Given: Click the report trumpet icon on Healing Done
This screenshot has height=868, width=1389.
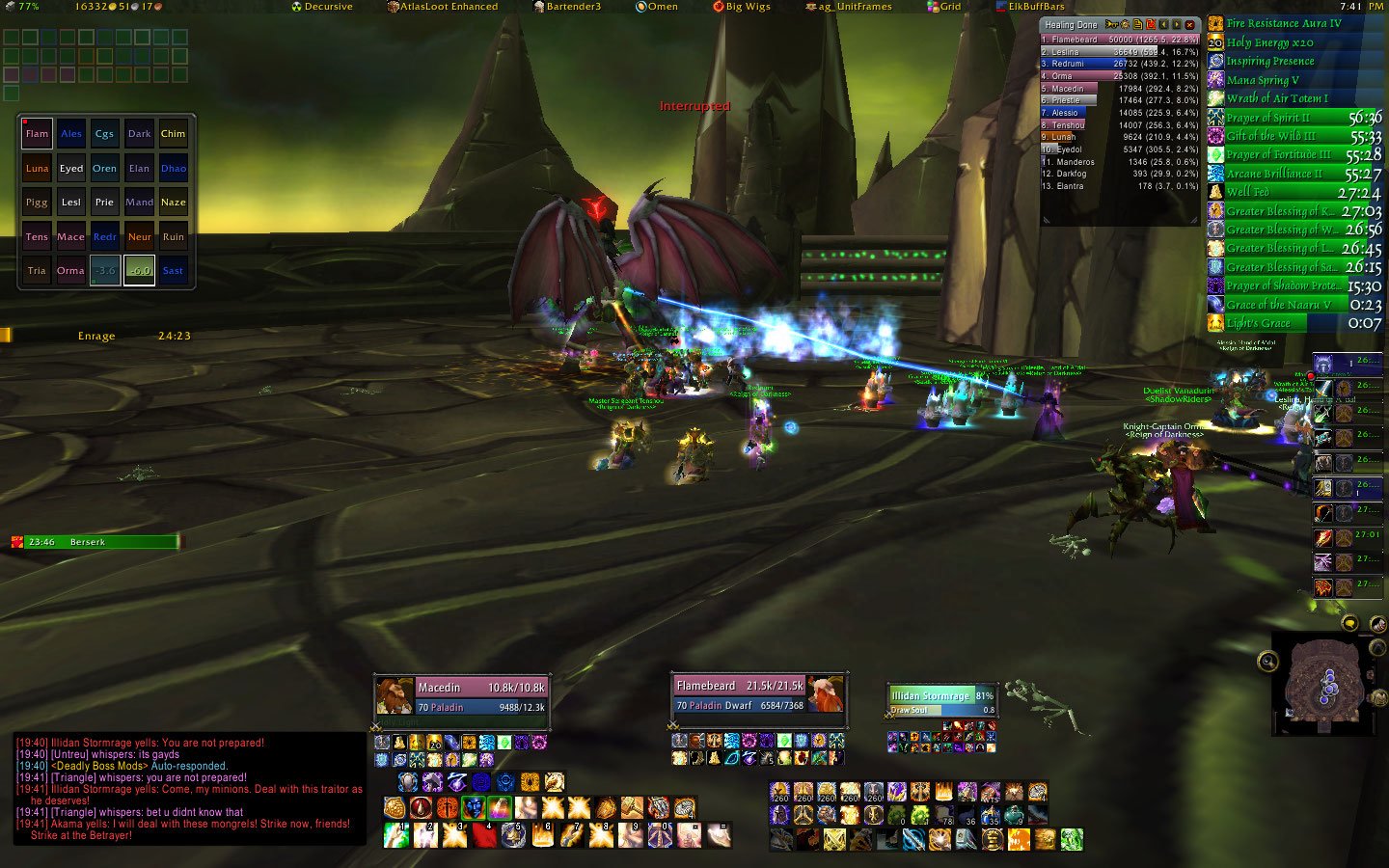Looking at the screenshot, I should [x=1111, y=25].
